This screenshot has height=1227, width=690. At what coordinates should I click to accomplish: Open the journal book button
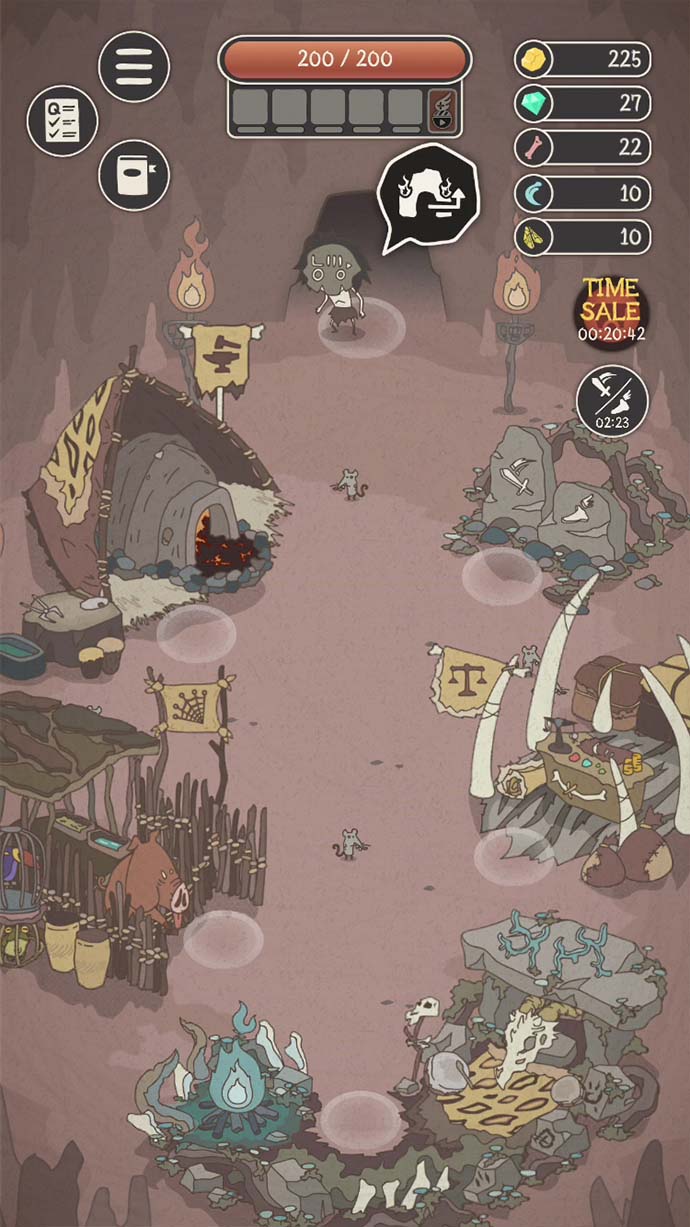tap(134, 175)
